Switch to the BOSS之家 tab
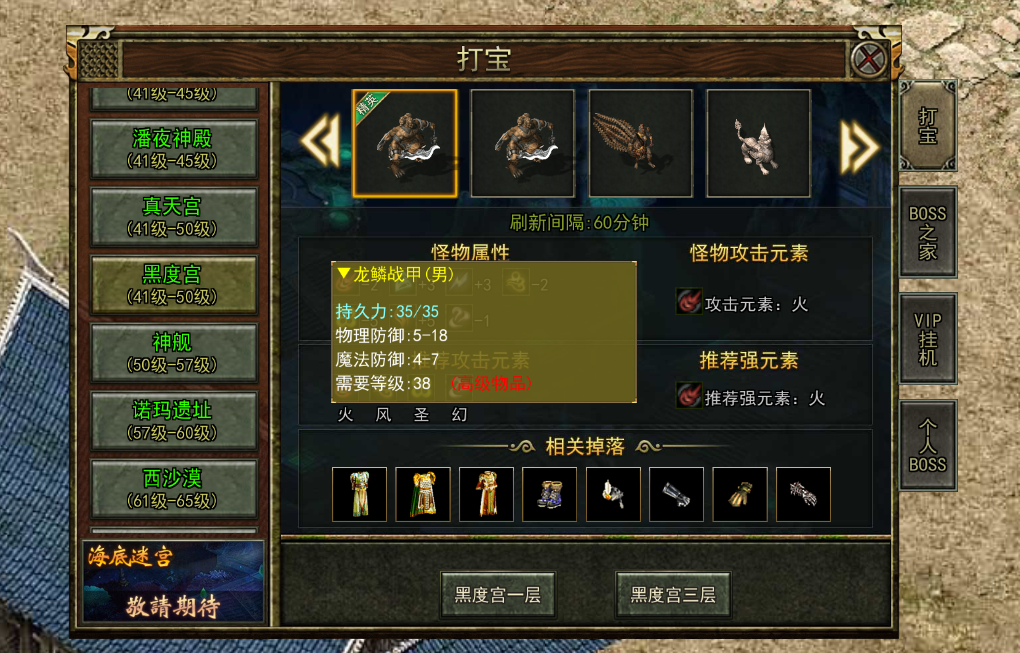 point(927,232)
